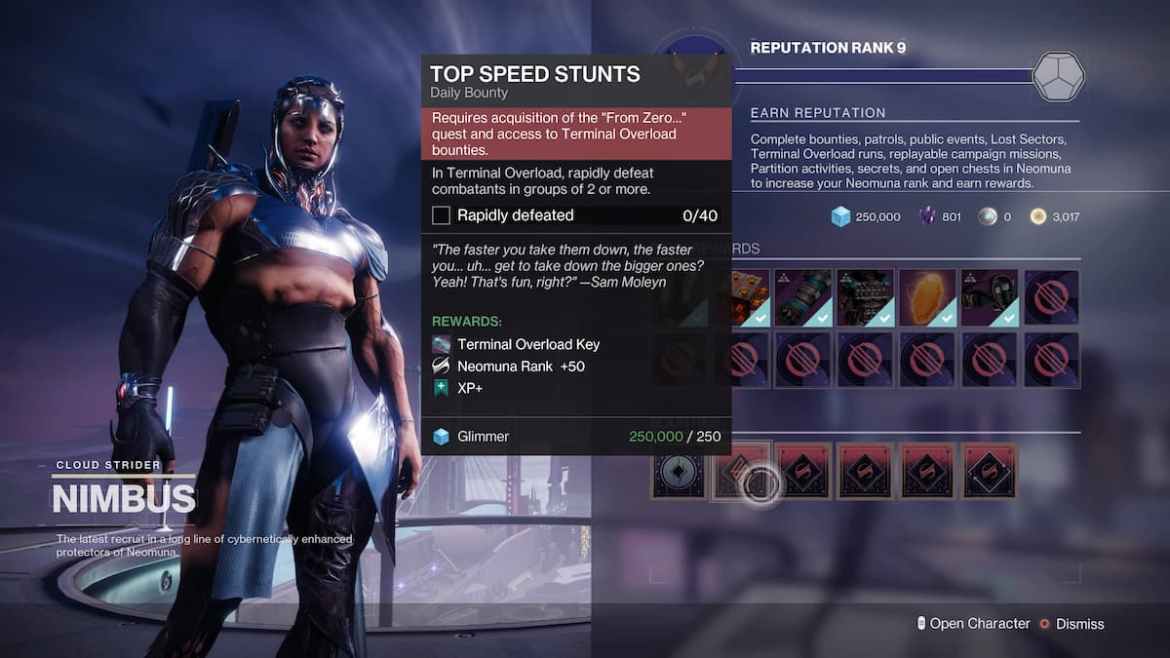Open the blue circular item beside the bounties
Screen dimensions: 1170x658
(680, 471)
